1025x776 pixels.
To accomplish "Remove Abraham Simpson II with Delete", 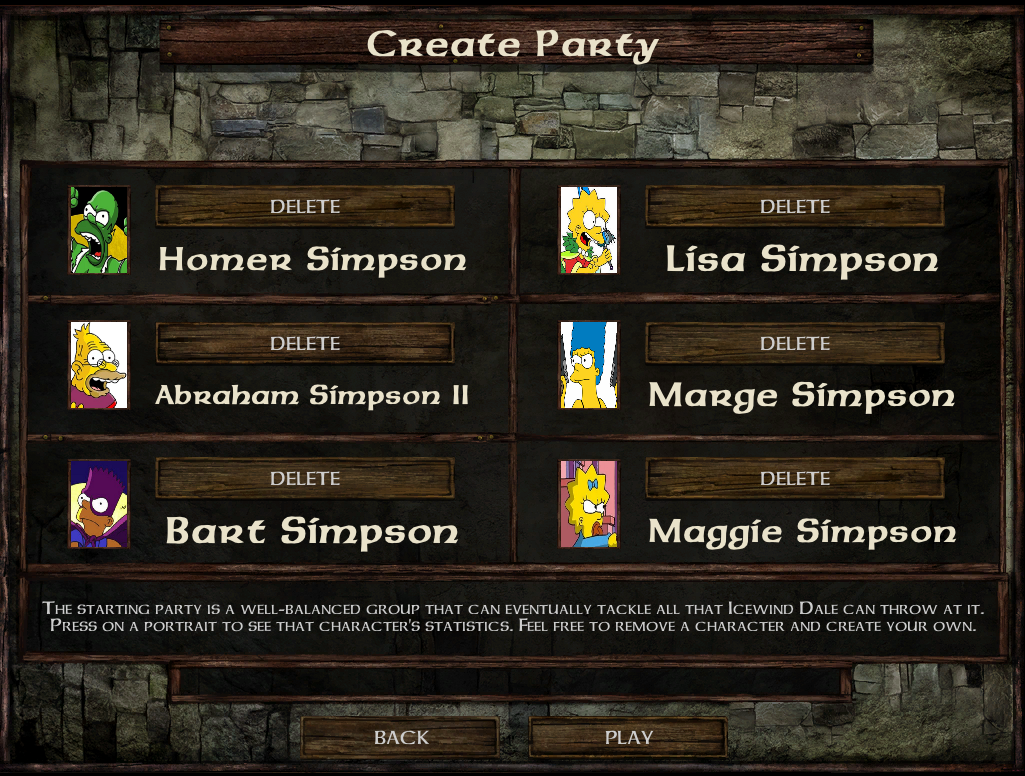I will (305, 343).
